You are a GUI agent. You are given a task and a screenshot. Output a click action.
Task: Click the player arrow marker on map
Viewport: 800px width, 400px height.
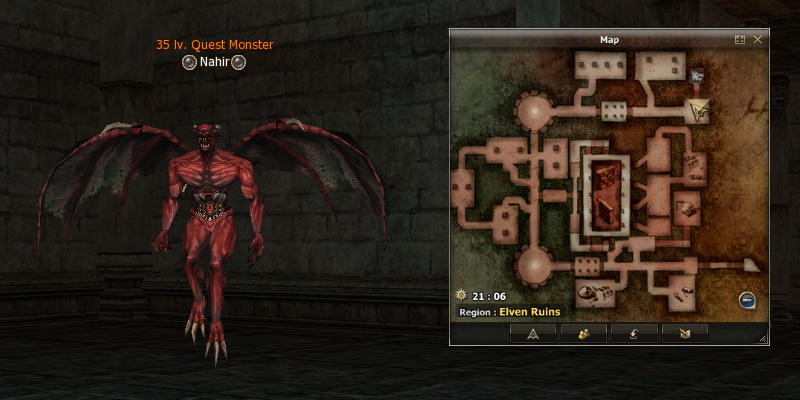[x=700, y=110]
